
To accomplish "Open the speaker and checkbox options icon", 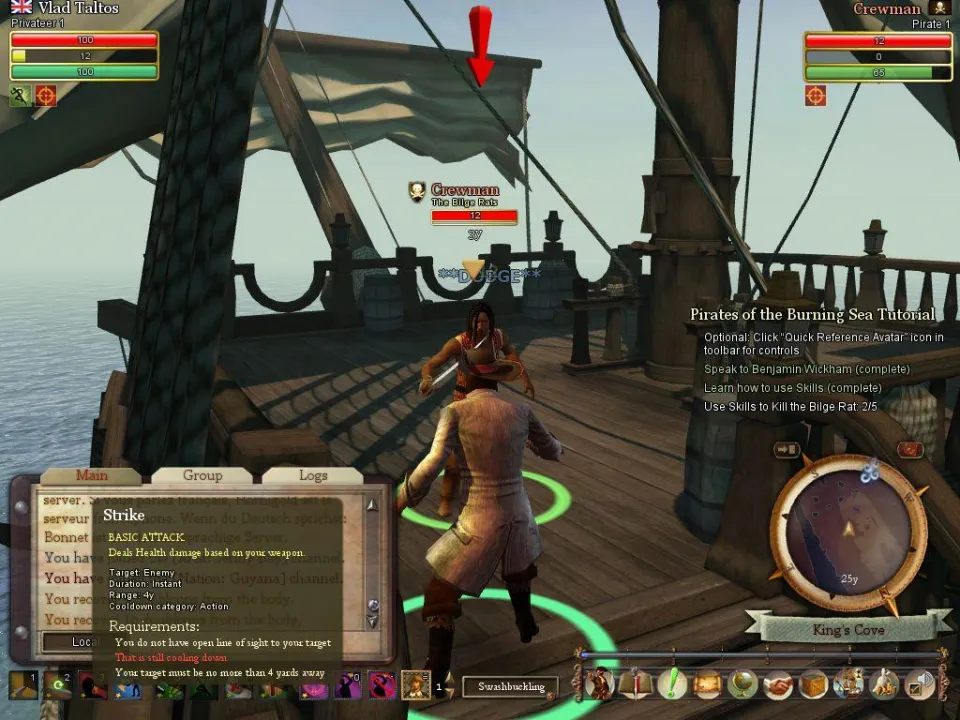I will pos(920,684).
